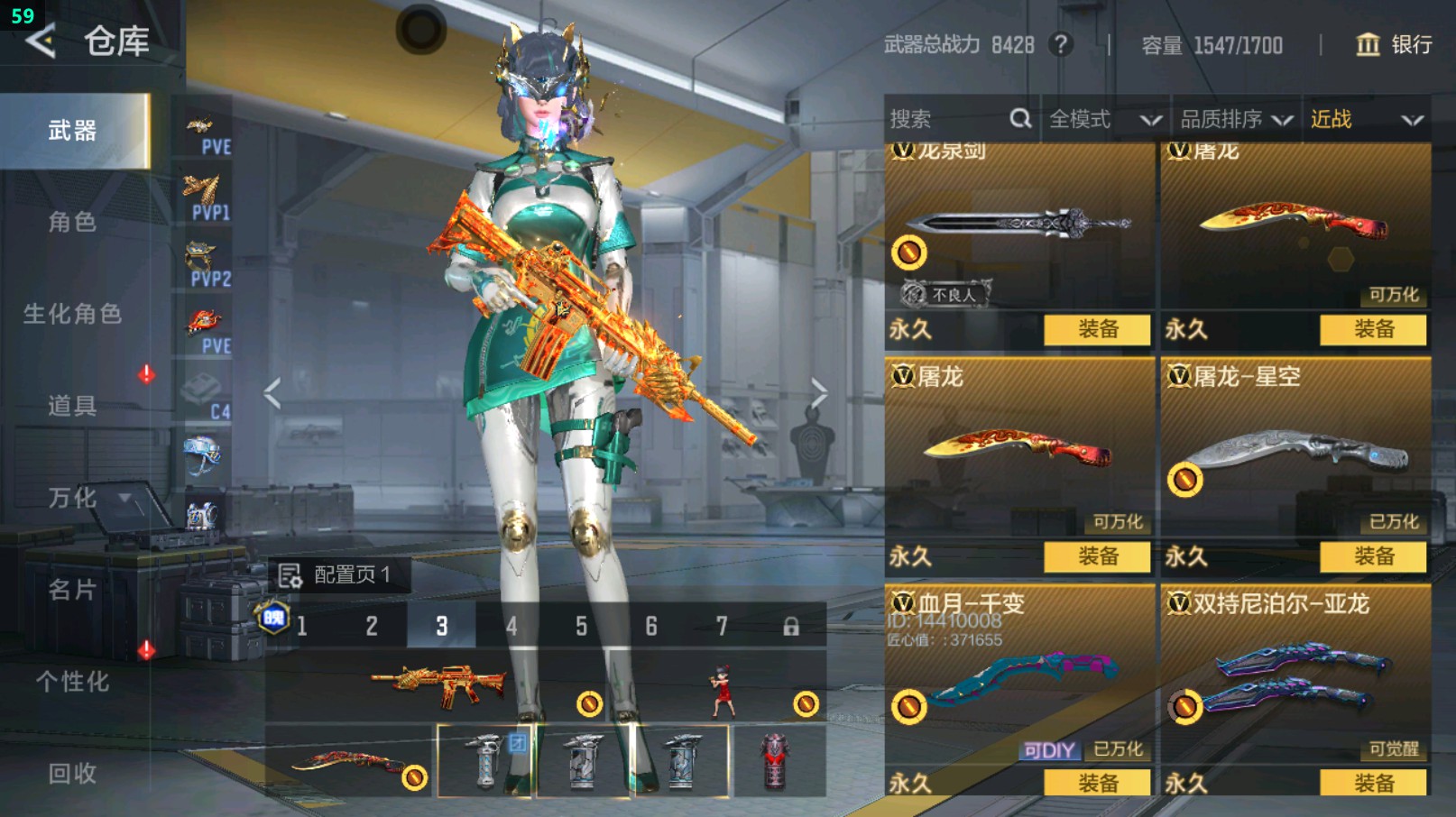Click the edit icon beside 配置页1
1456x817 pixels.
[289, 573]
